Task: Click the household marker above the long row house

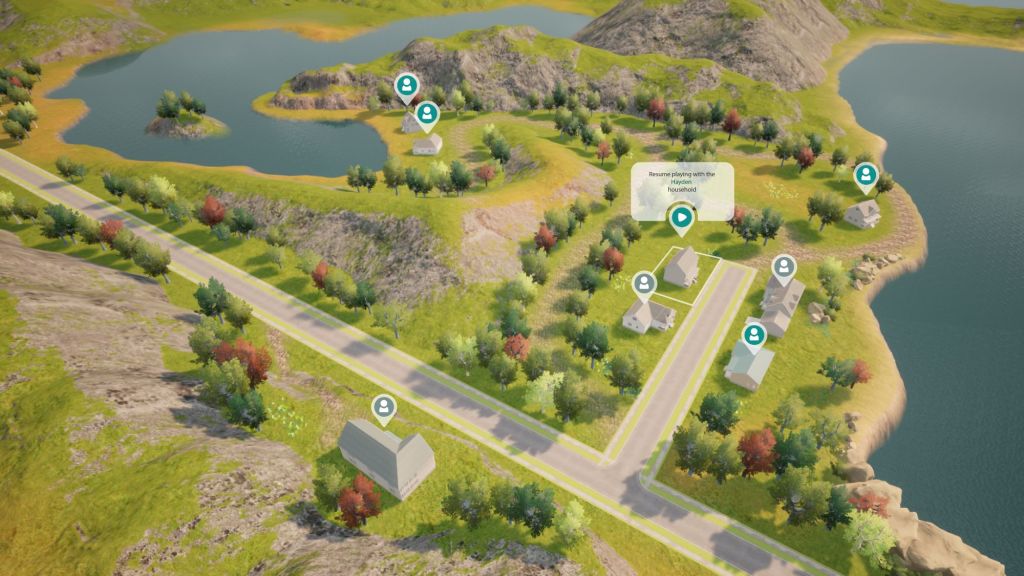Action: [784, 267]
